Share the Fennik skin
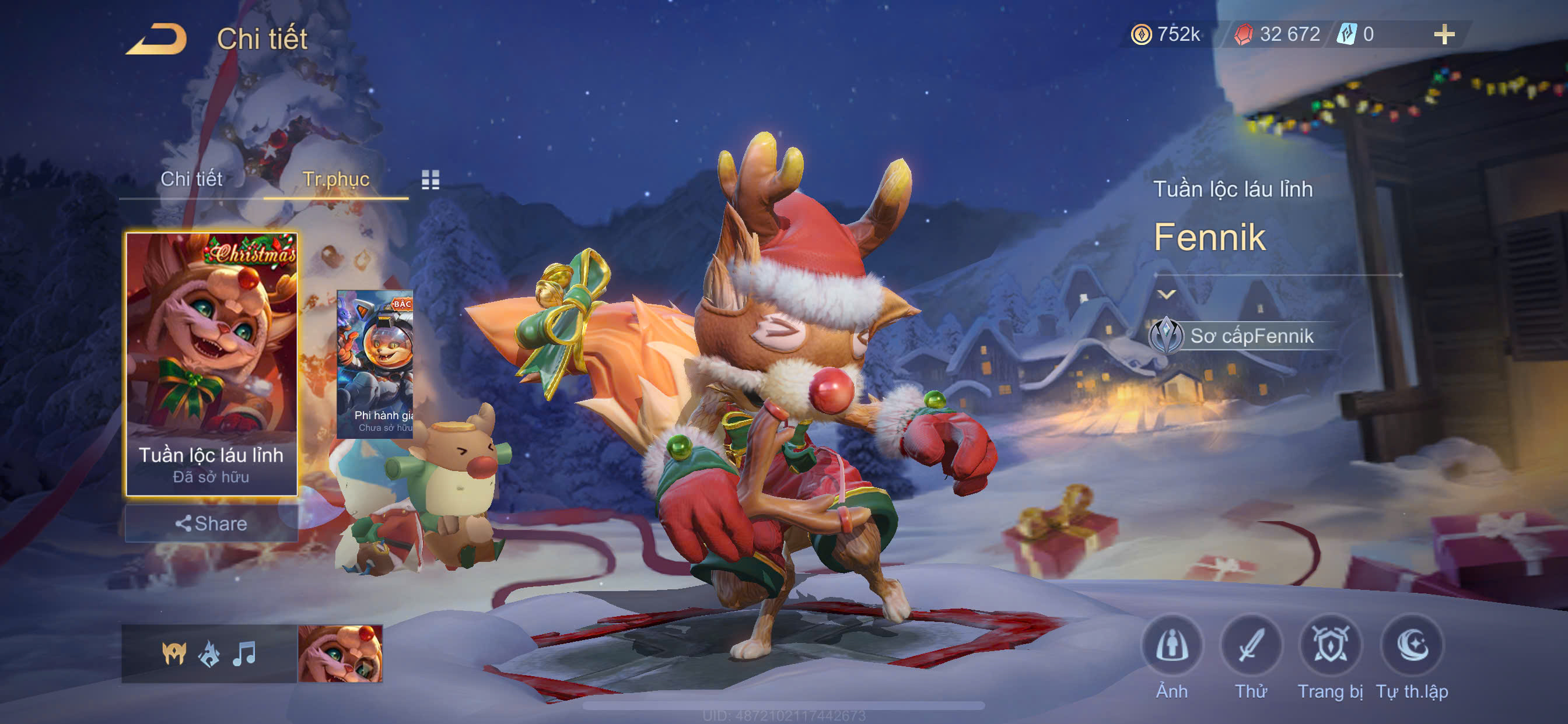The image size is (1568, 724). tap(211, 523)
